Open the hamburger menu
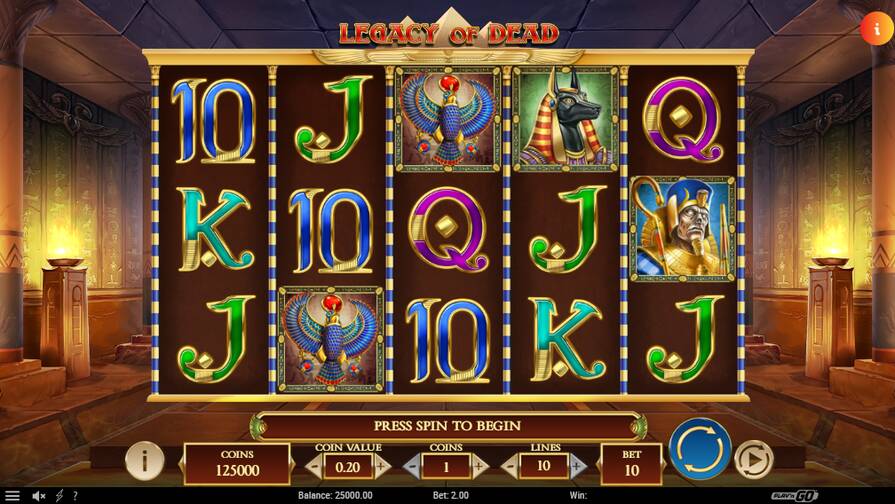Screen dimensions: 895x504 (13, 495)
